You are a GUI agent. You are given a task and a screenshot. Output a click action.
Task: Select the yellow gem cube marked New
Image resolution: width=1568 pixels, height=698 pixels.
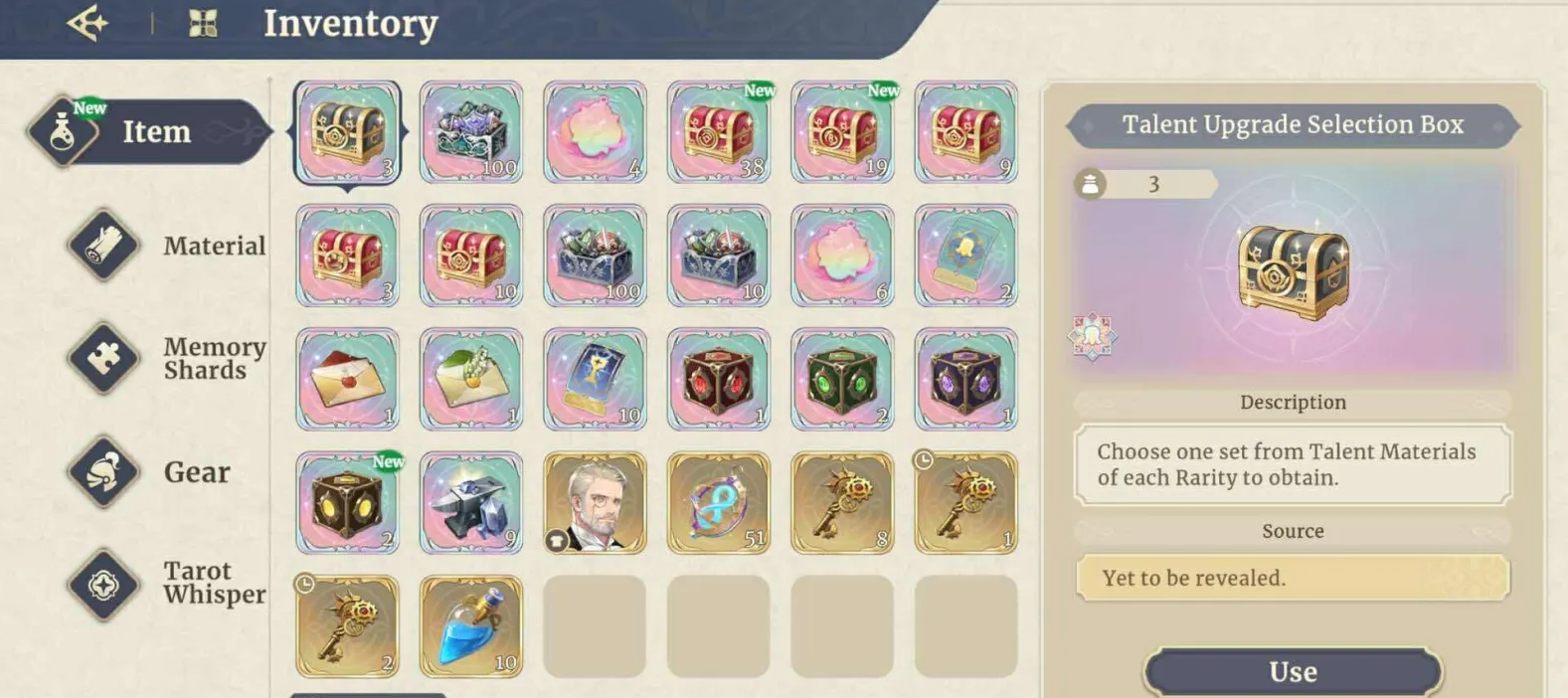coord(348,503)
